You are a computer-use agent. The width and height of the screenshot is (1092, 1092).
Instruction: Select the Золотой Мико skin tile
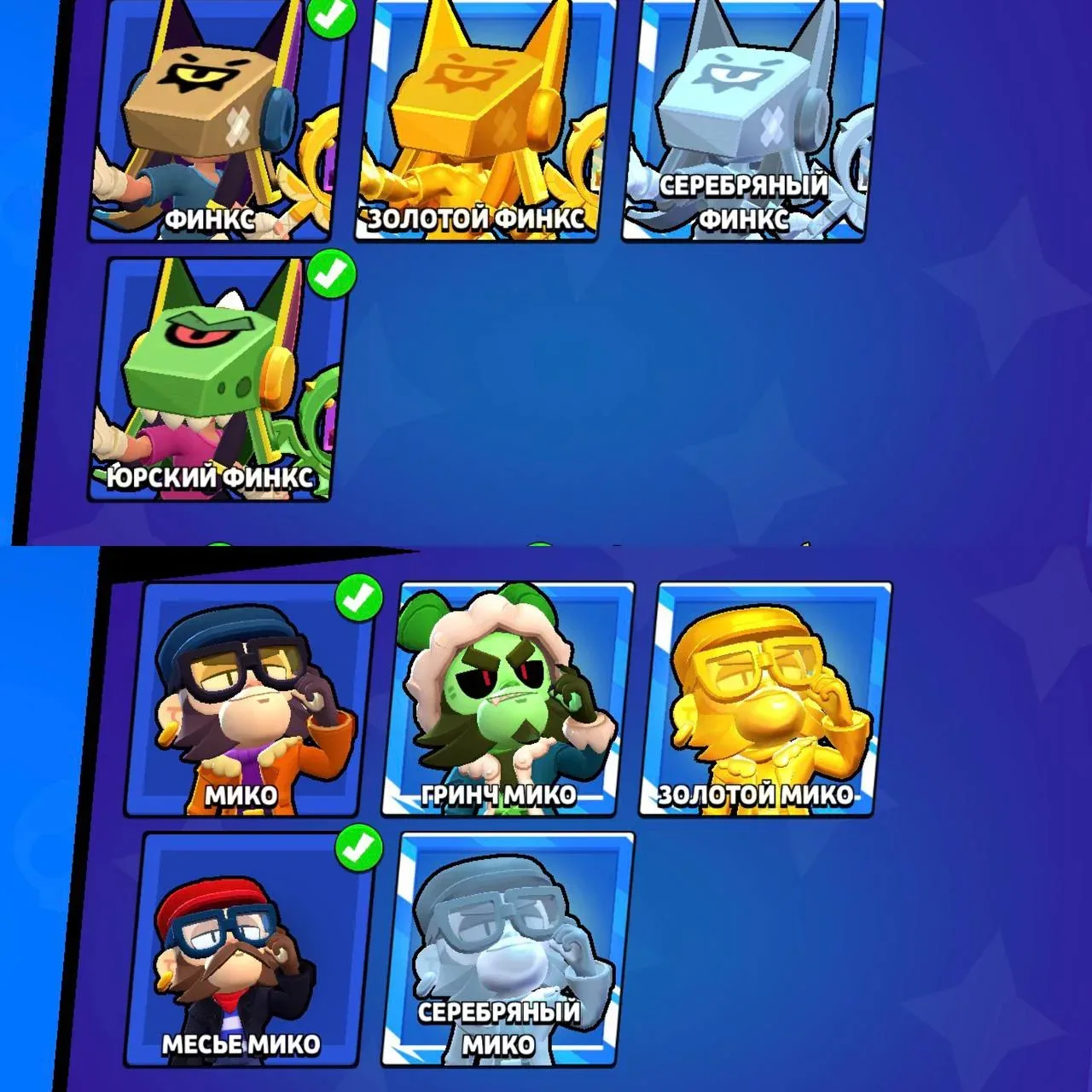coord(765,700)
